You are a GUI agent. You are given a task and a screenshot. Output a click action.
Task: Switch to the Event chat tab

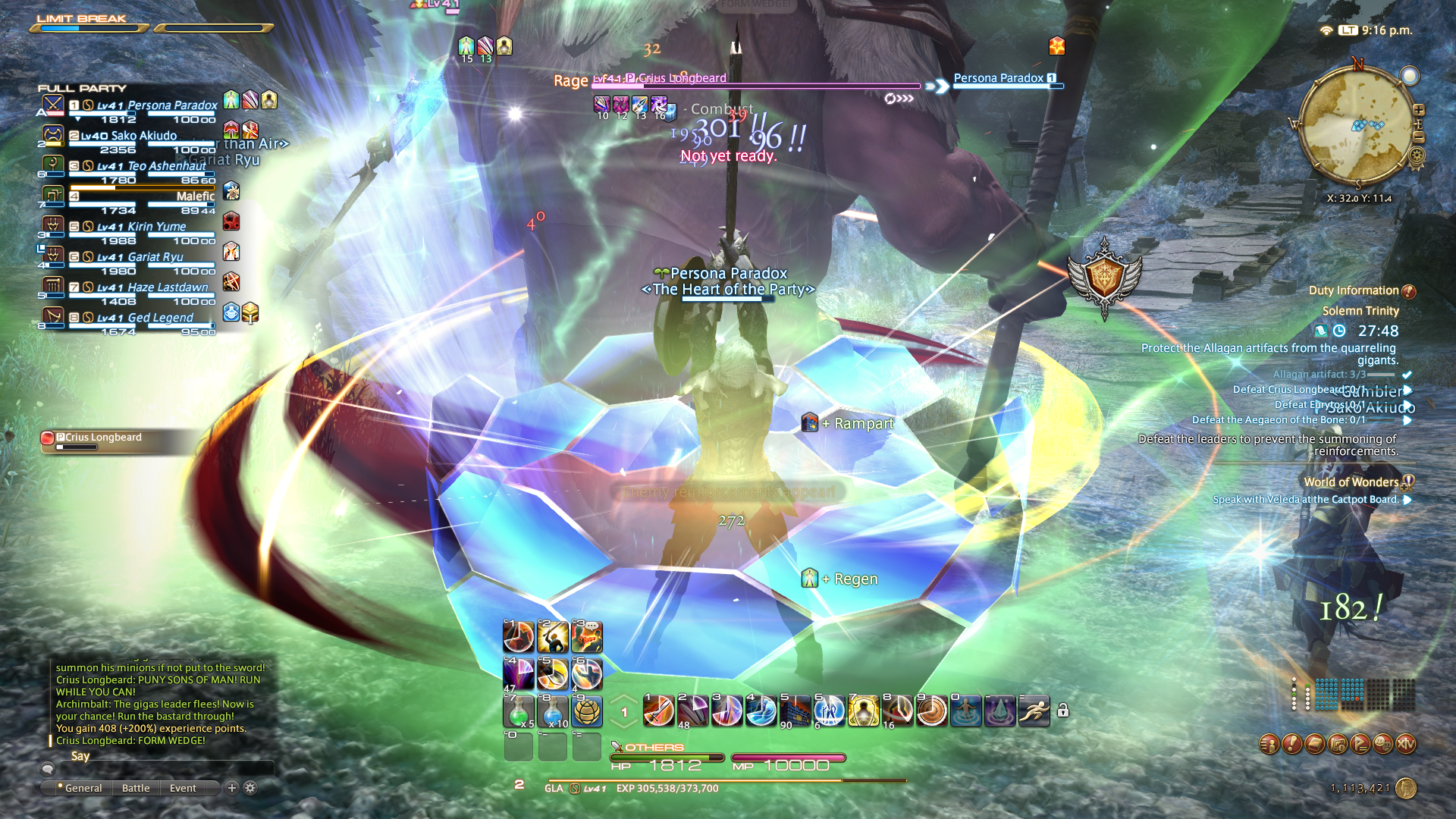[183, 788]
